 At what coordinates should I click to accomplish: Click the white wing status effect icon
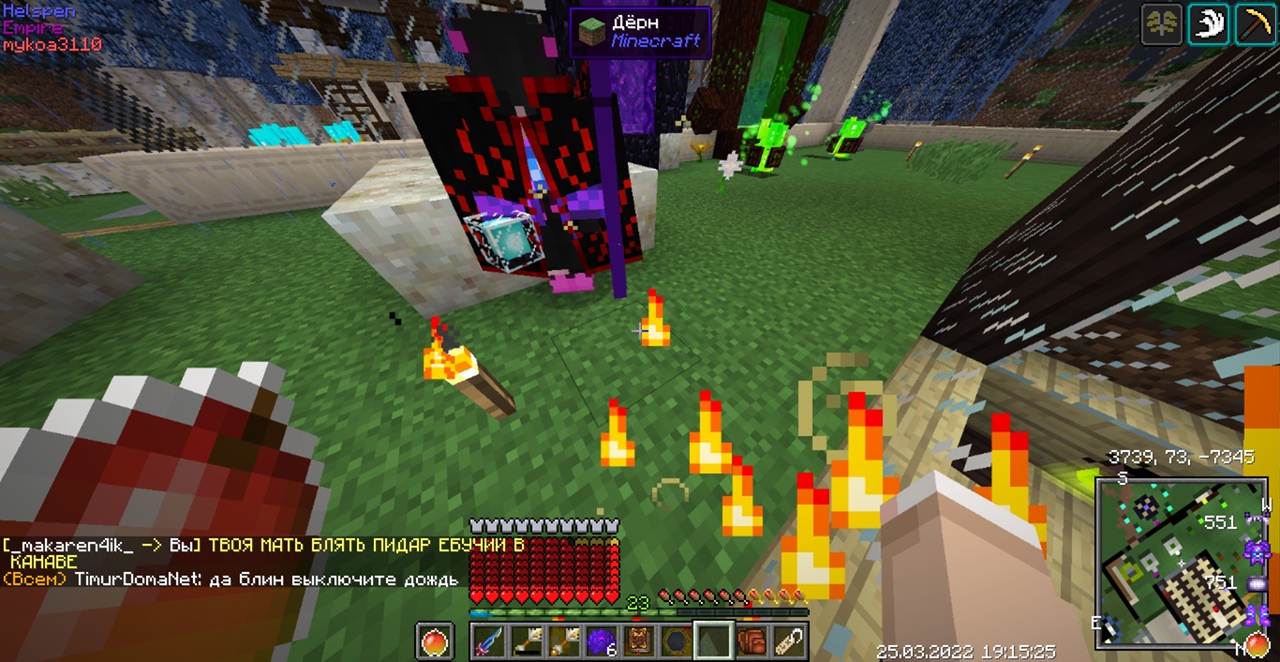point(1208,25)
